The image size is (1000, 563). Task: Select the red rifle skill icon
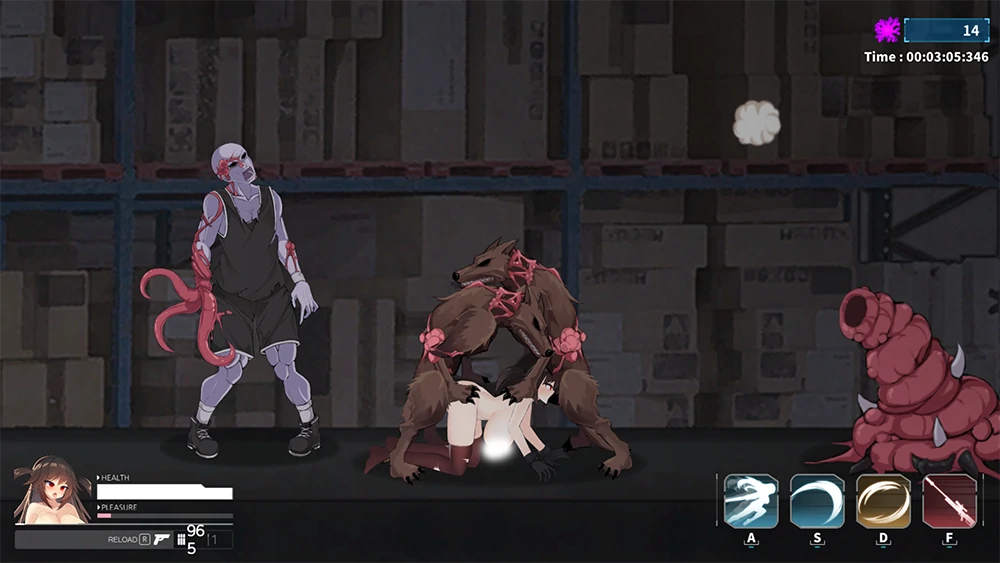[x=949, y=501]
